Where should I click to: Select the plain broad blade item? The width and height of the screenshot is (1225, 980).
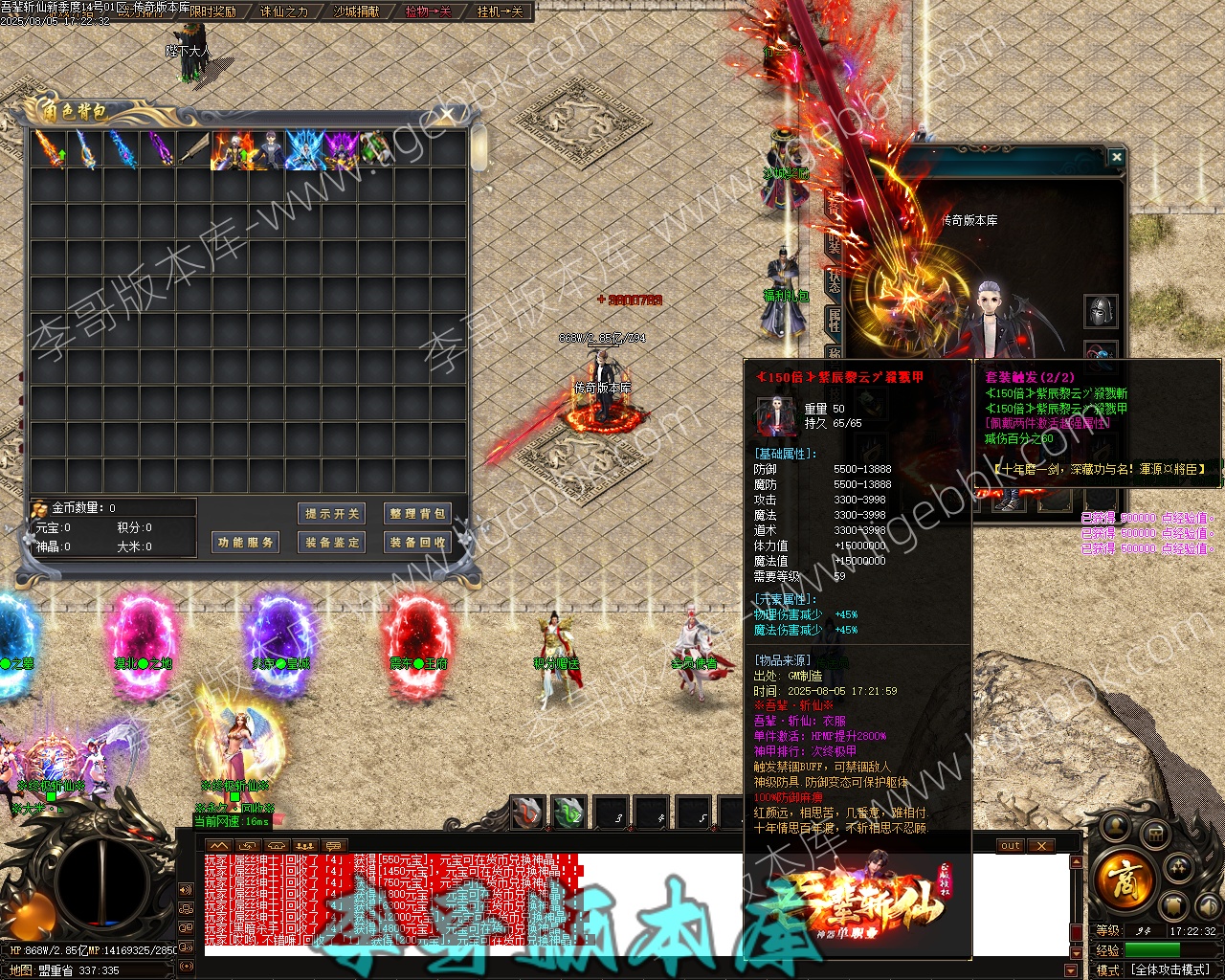pyautogui.click(x=194, y=150)
